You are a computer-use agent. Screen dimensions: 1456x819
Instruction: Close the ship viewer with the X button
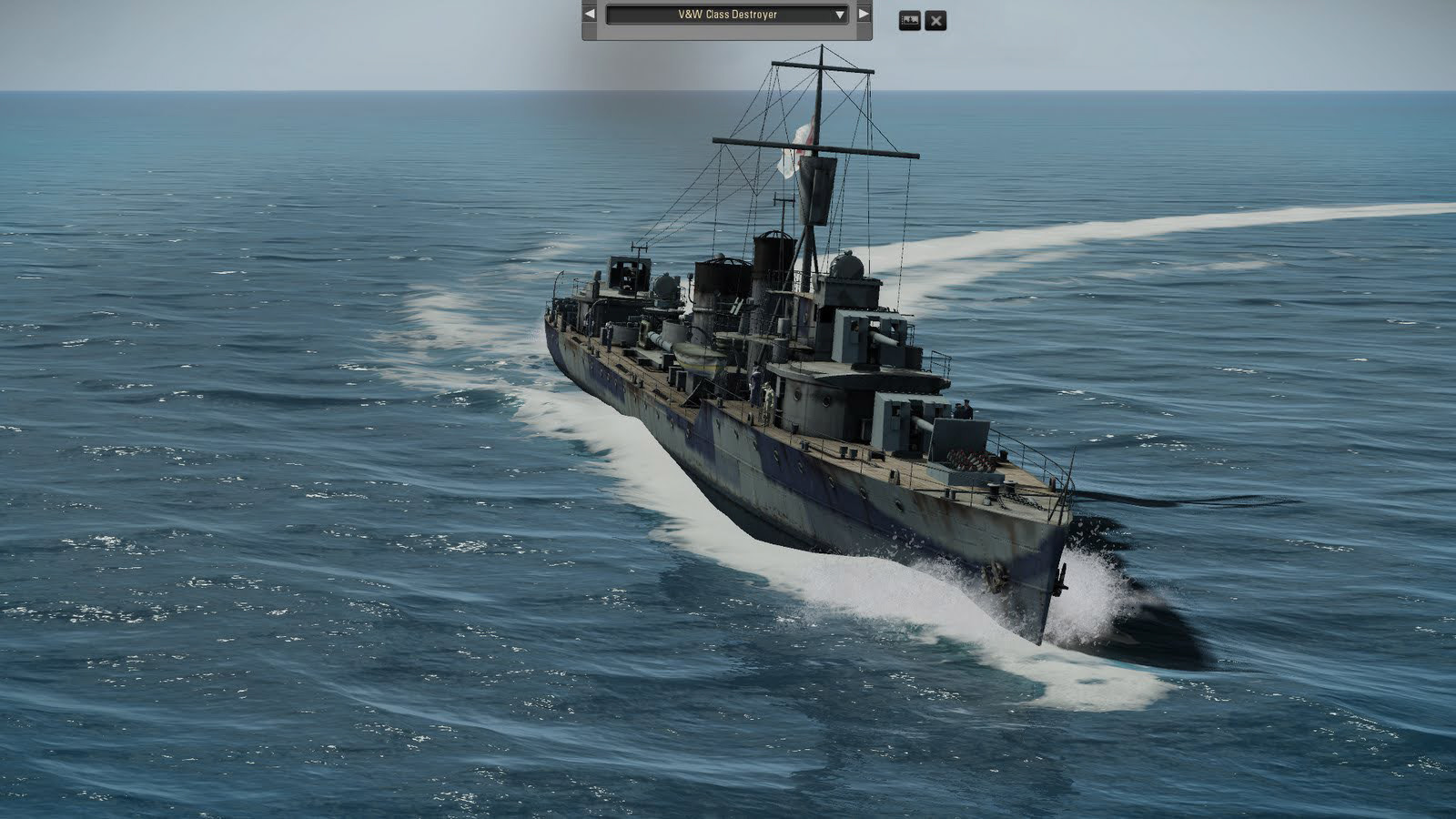935,20
